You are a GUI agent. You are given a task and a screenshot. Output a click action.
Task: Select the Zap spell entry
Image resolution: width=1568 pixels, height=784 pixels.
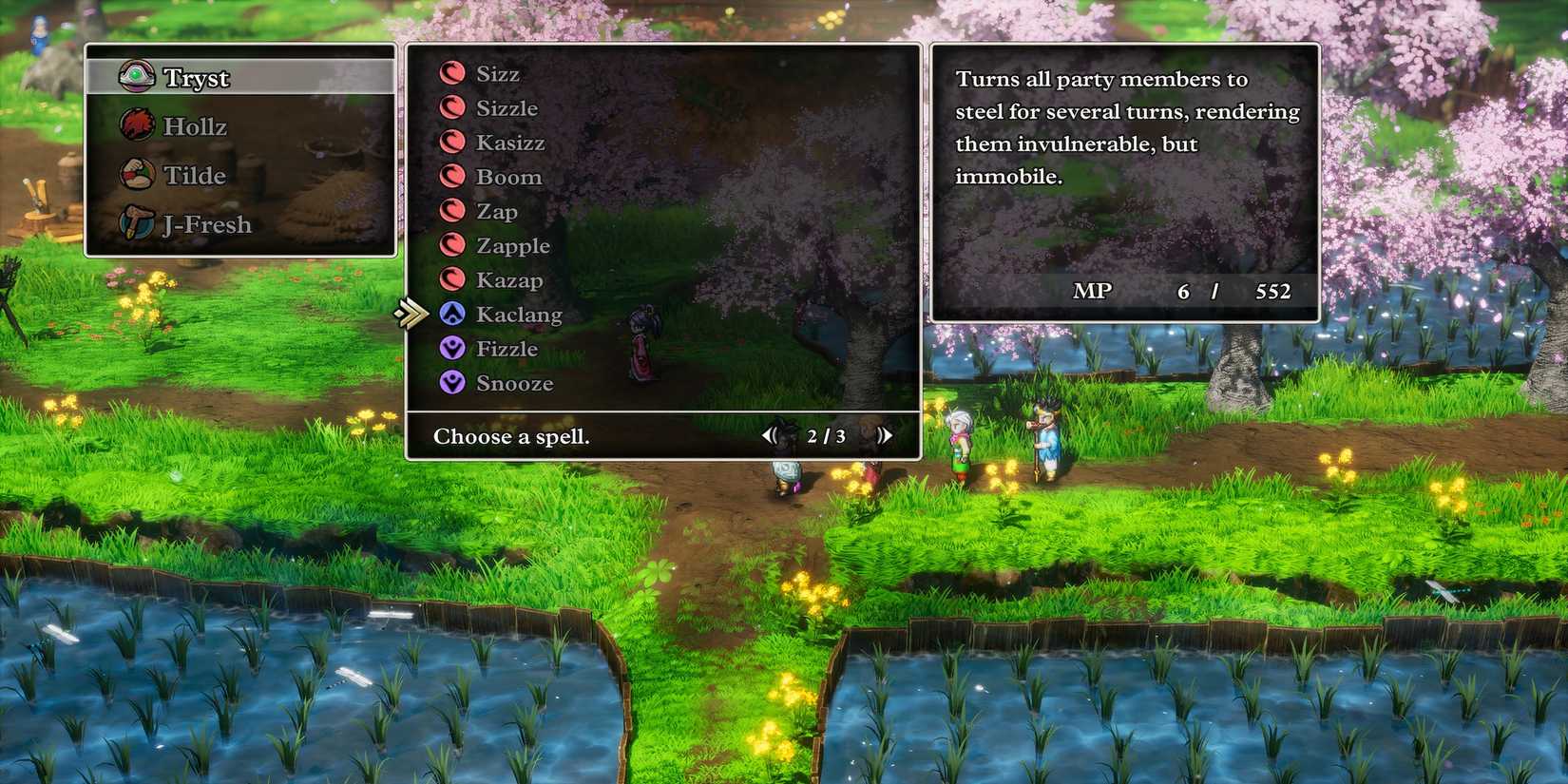tap(495, 210)
